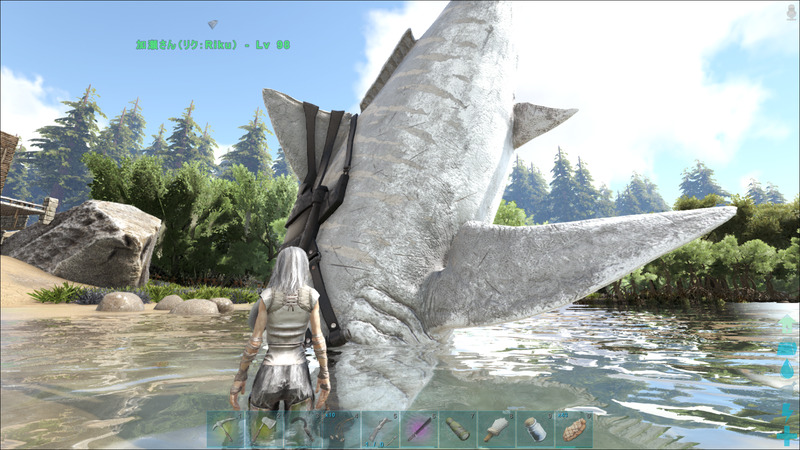This screenshot has height=450, width=800.
Task: Pick the paintbrush hotbar slot
Action: (x=496, y=430)
